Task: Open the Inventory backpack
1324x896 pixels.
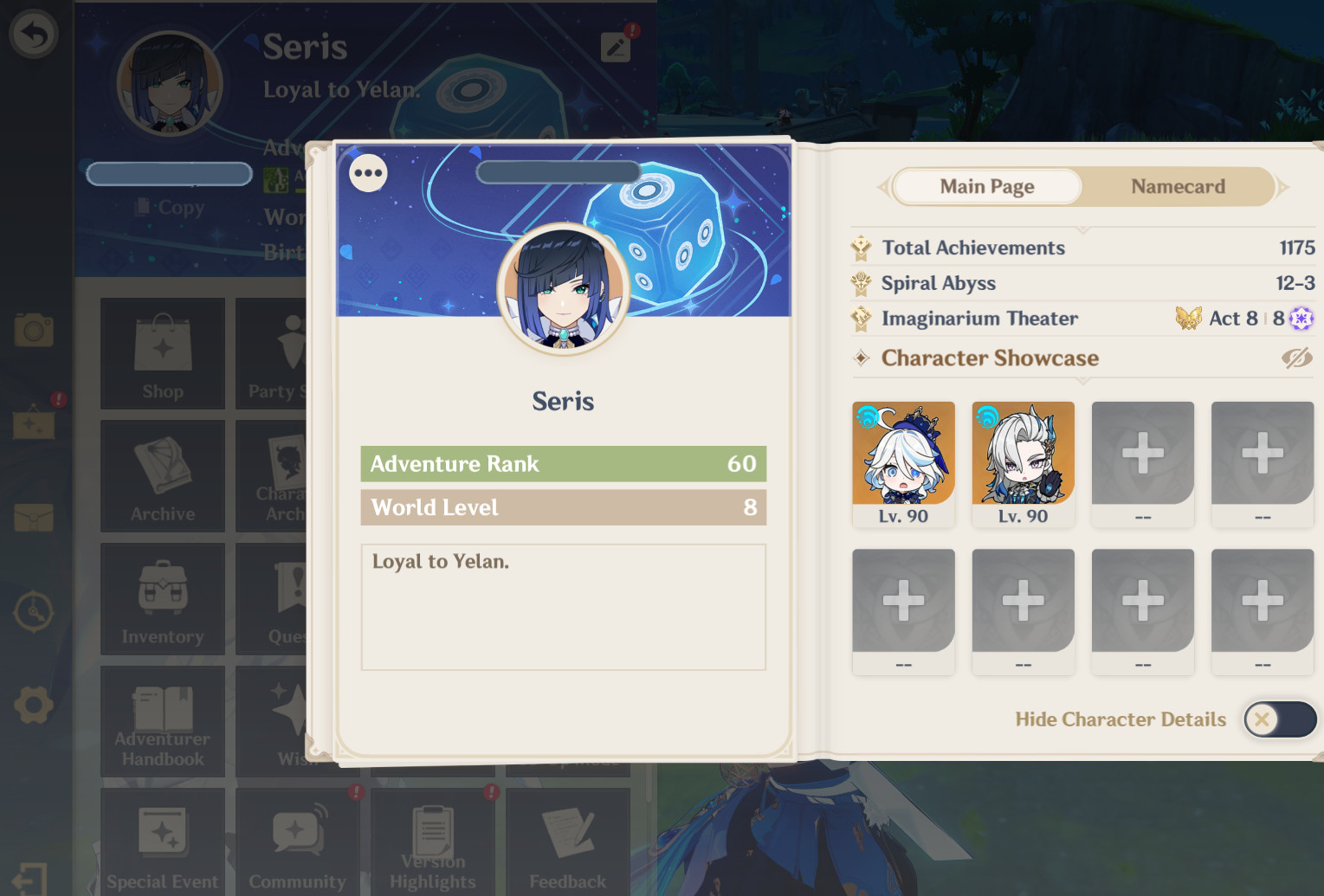Action: click(163, 597)
